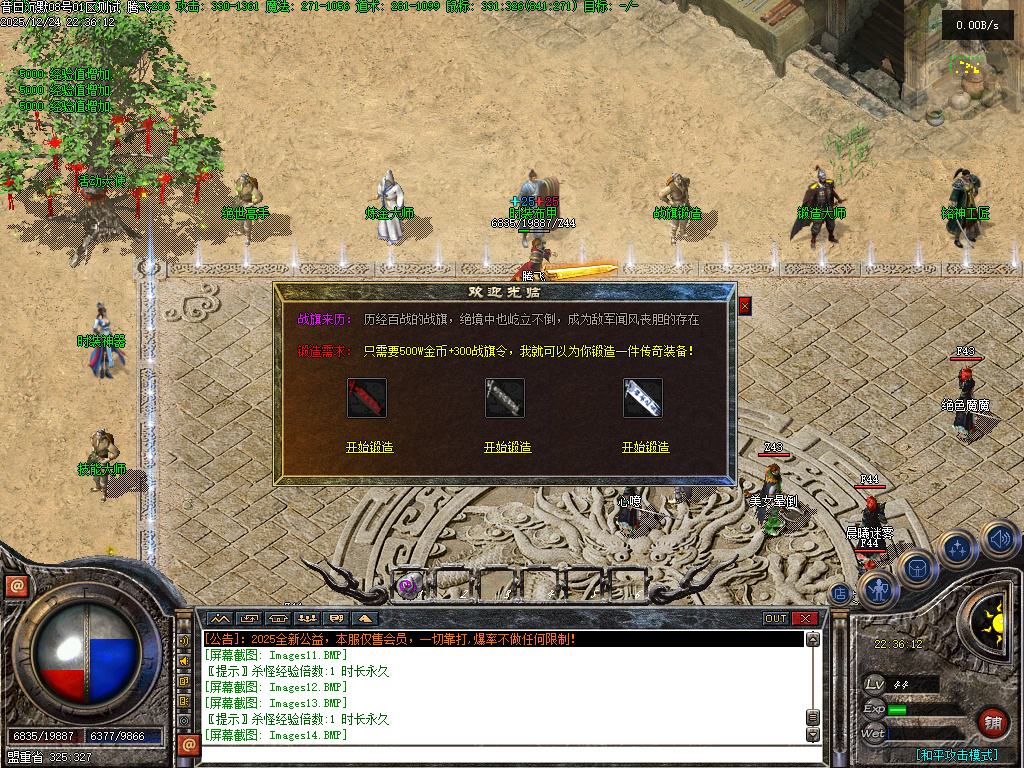Start forging the white war banner
This screenshot has width=1024, height=768.
tap(645, 447)
